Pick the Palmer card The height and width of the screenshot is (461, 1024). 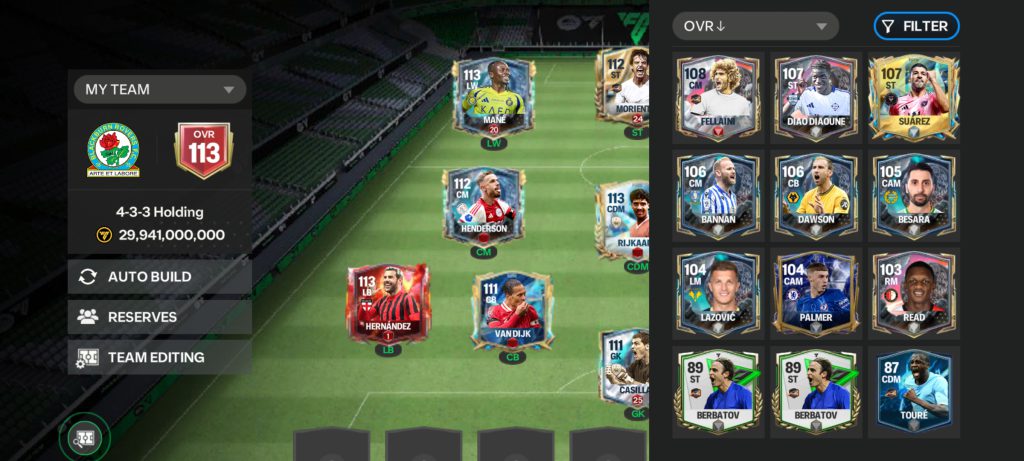(814, 291)
